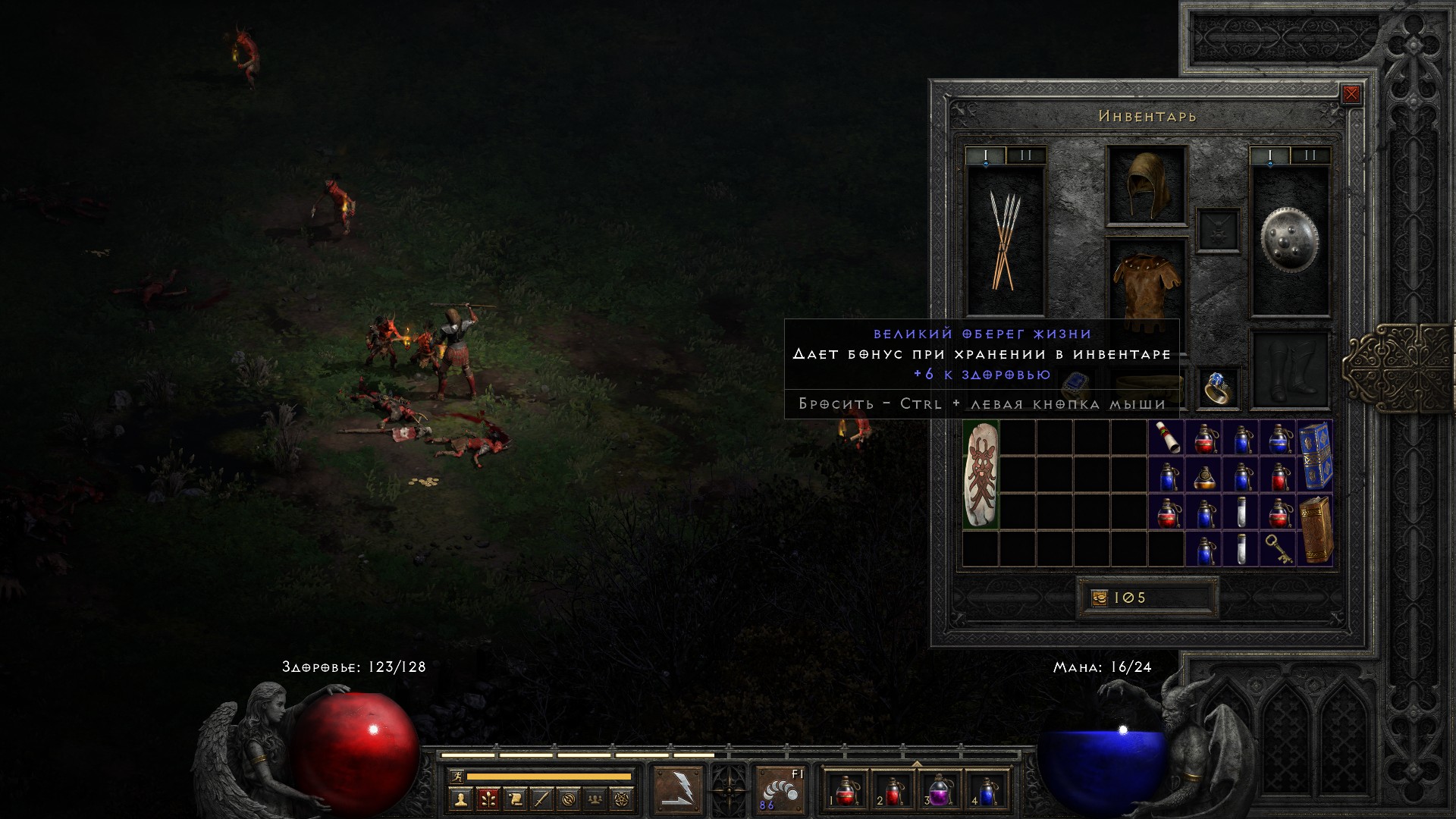Viewport: 1456px width, 819px height.
Task: Pick up the sapphire ring in right ring slot
Action: pos(1218,389)
